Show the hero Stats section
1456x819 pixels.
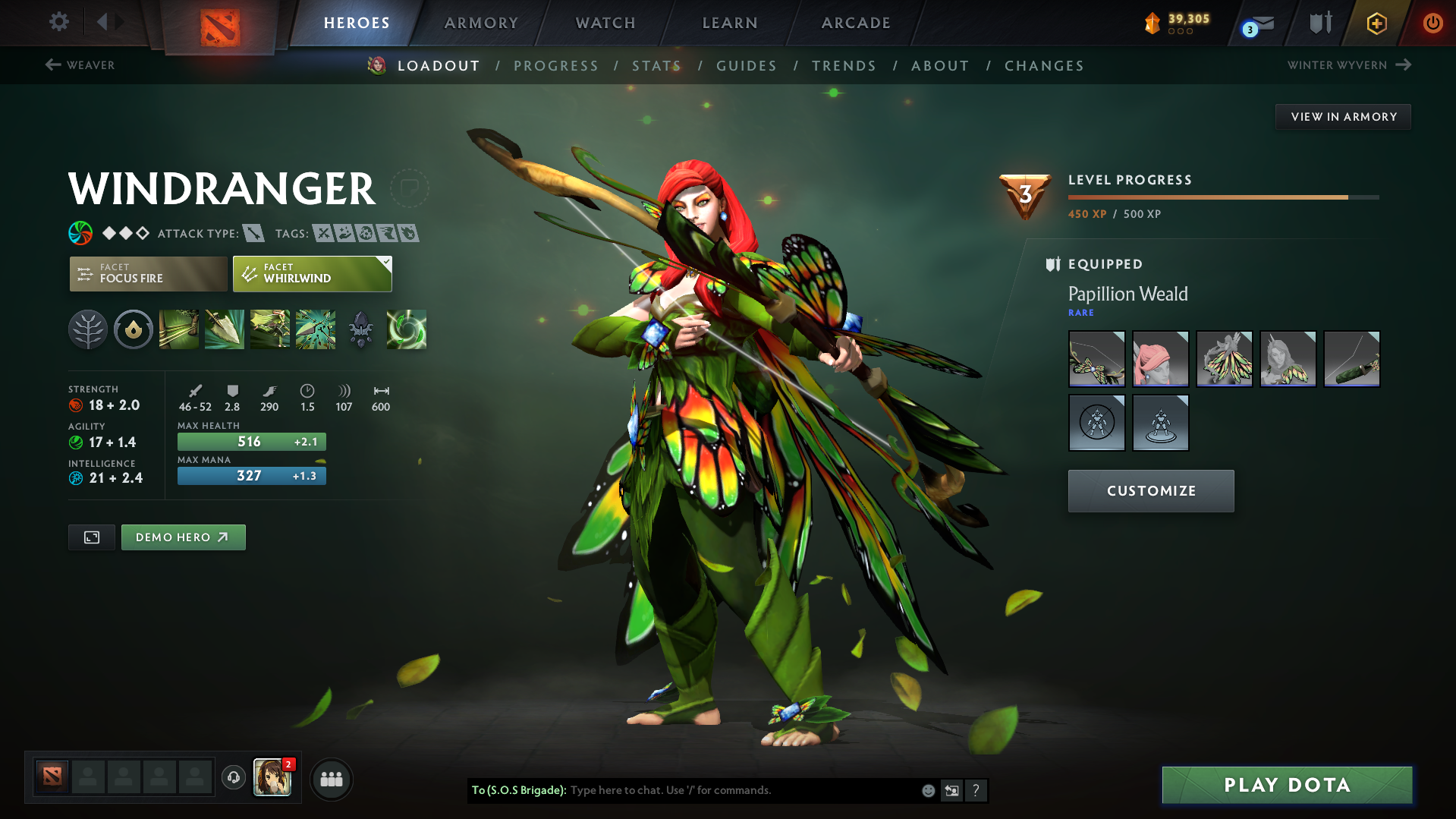pos(656,66)
